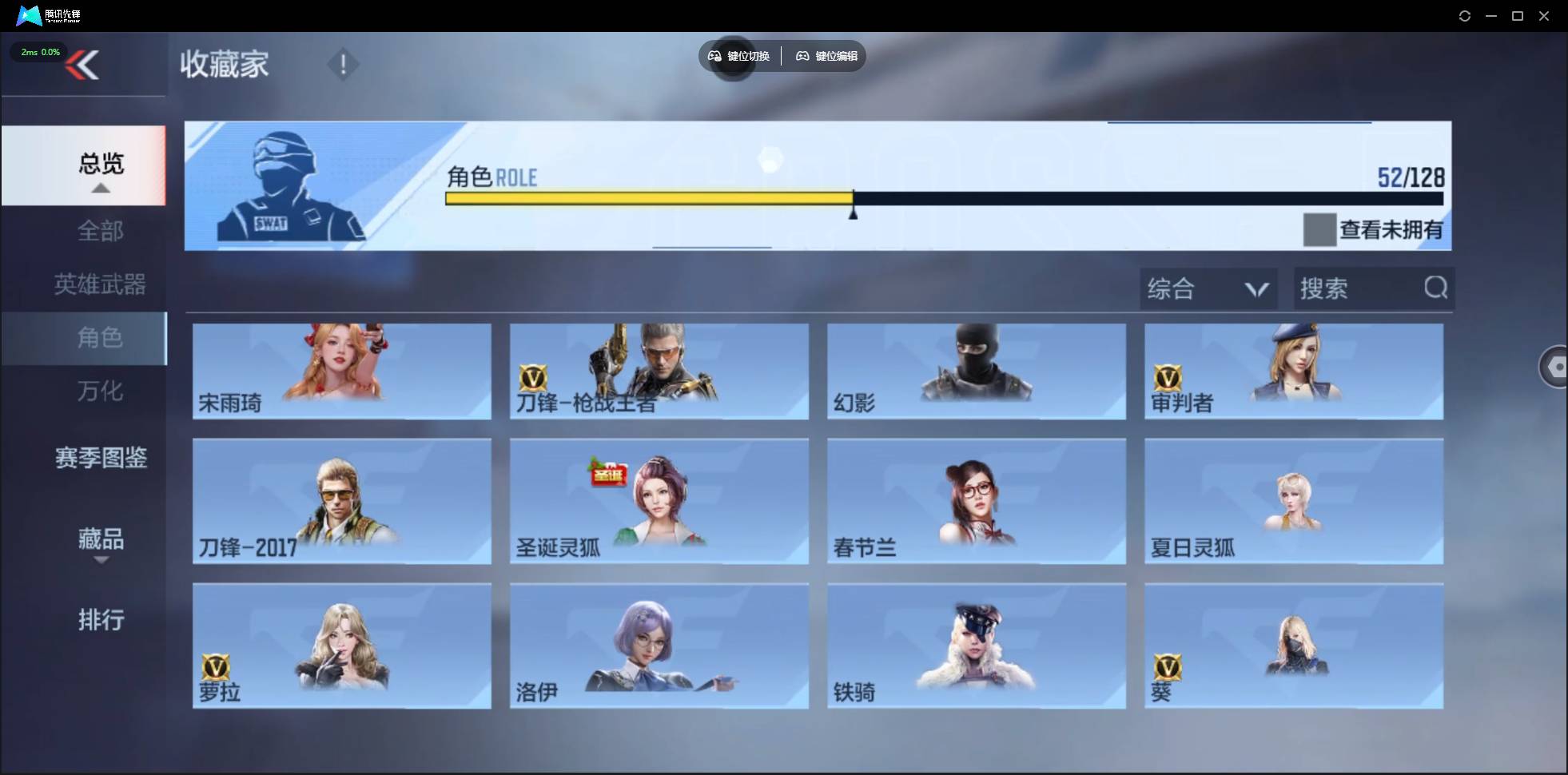Enable 查看未拥有 checkbox
Viewport: 1568px width, 775px height.
(1322, 230)
